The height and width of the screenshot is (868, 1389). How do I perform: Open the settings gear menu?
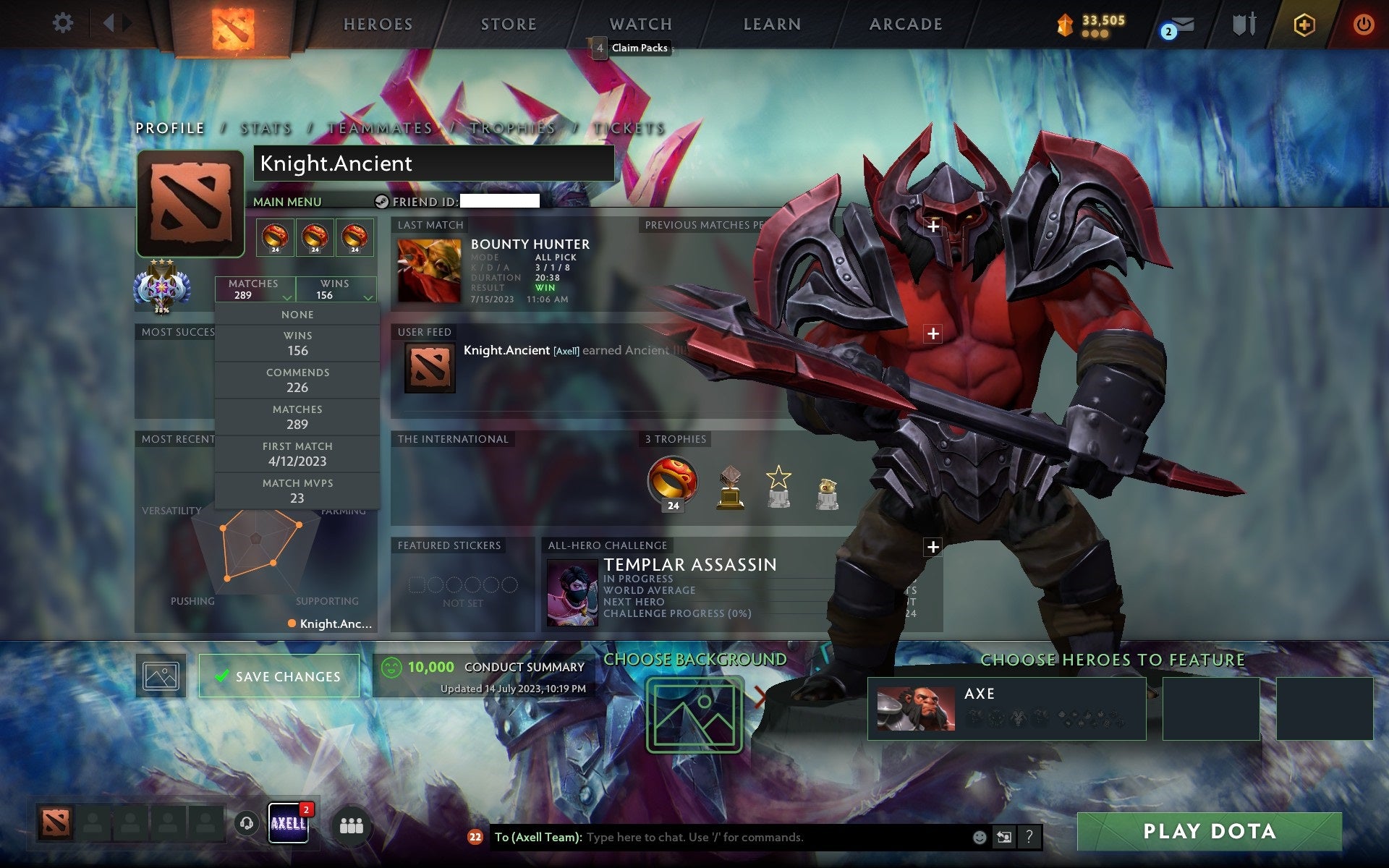[64, 23]
